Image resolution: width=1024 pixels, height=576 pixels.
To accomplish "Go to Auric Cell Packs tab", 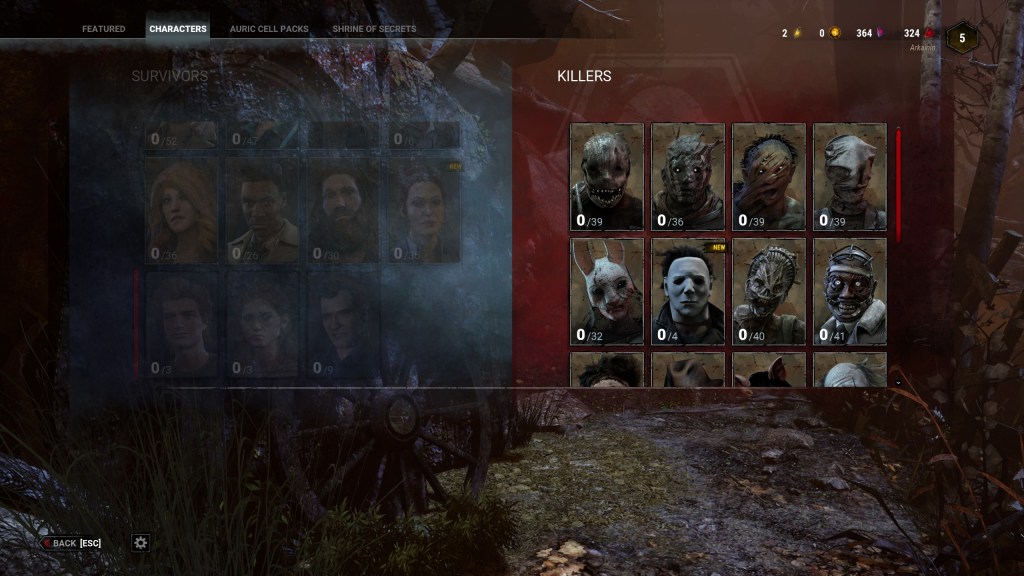I will pyautogui.click(x=269, y=29).
